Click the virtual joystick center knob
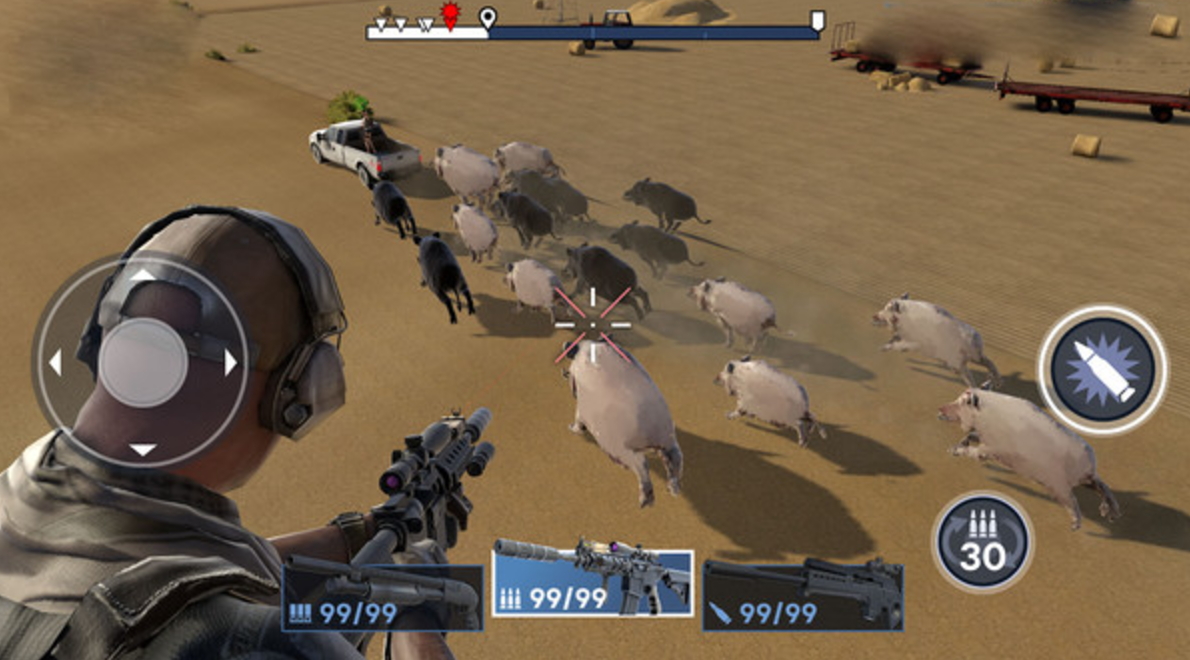Viewport: 1190px width, 660px height. 143,362
